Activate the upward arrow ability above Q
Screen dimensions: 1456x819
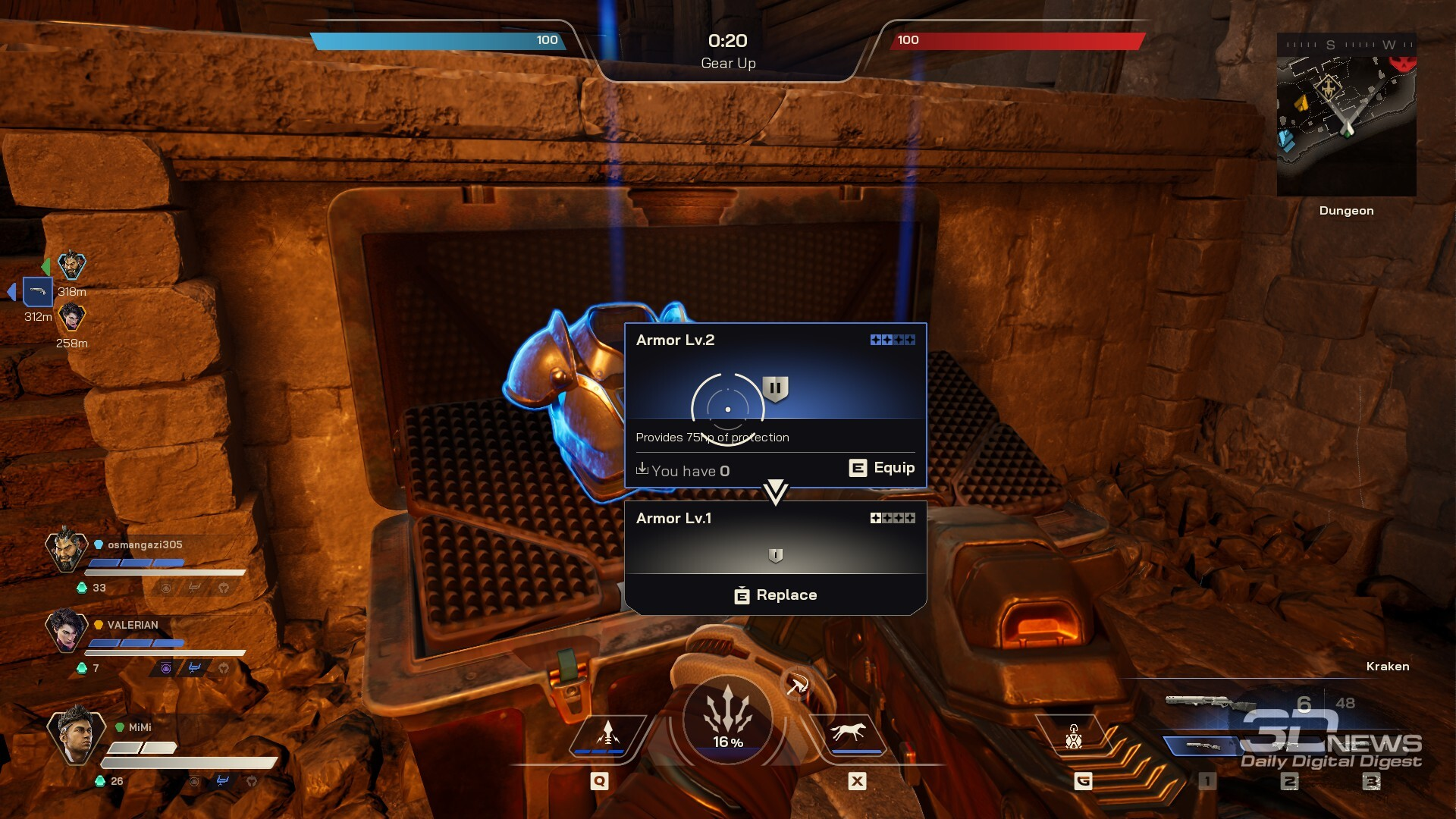point(607,734)
